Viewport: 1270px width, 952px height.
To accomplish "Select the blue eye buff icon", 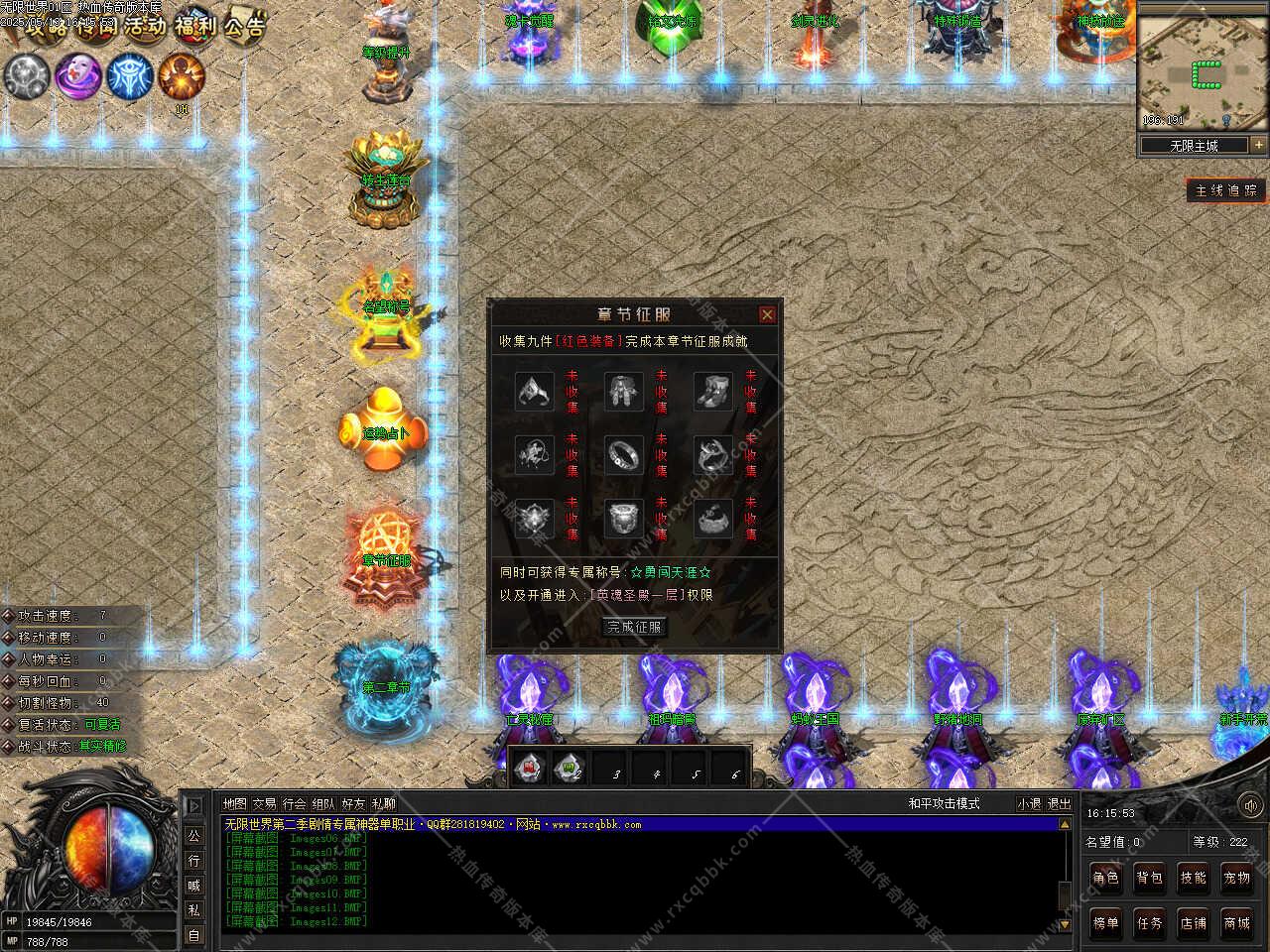I will (129, 76).
